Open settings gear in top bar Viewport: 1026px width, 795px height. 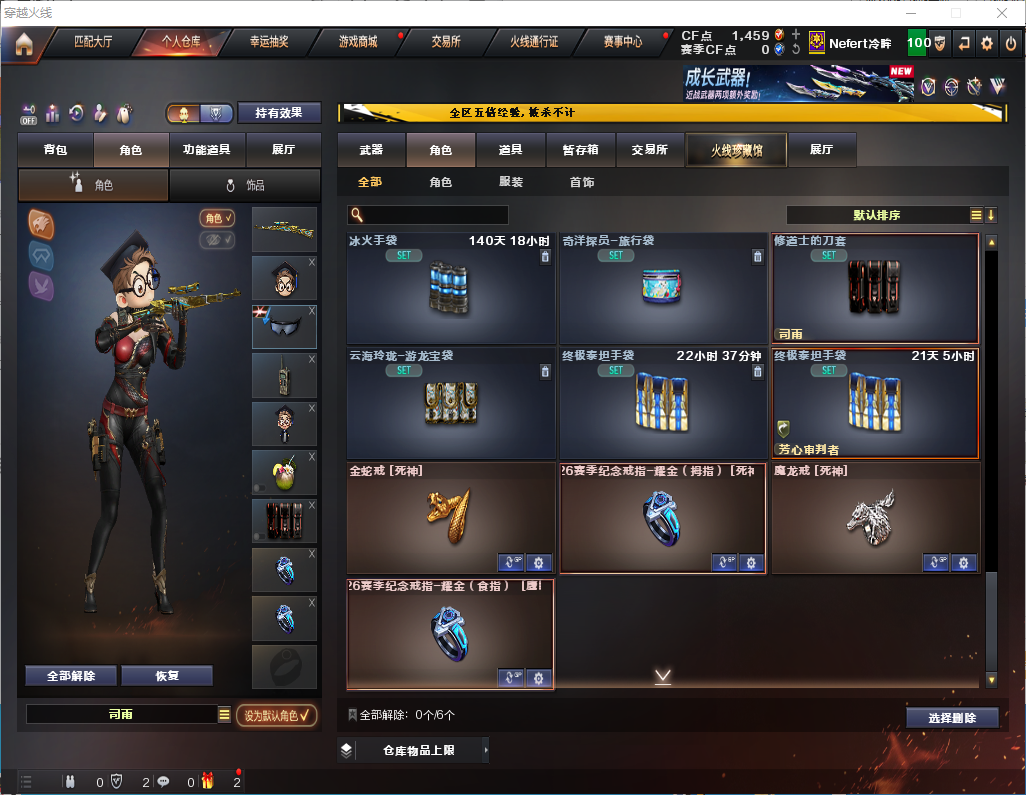coord(987,43)
